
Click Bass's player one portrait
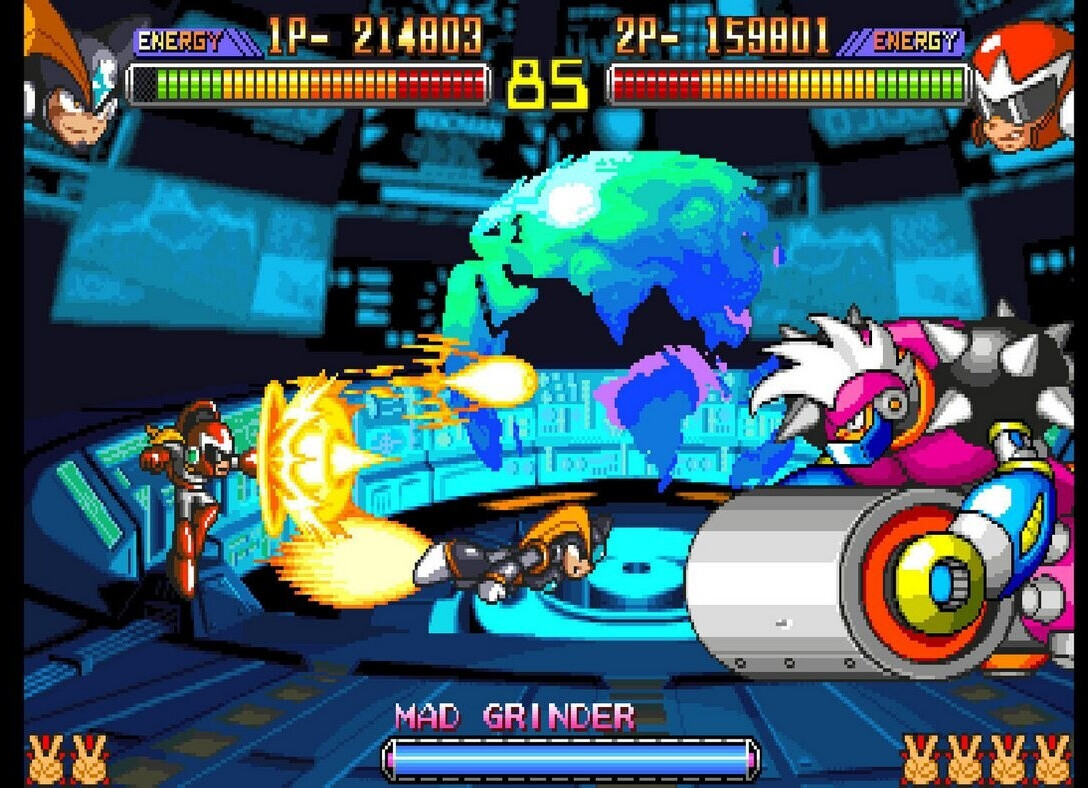coord(70,75)
